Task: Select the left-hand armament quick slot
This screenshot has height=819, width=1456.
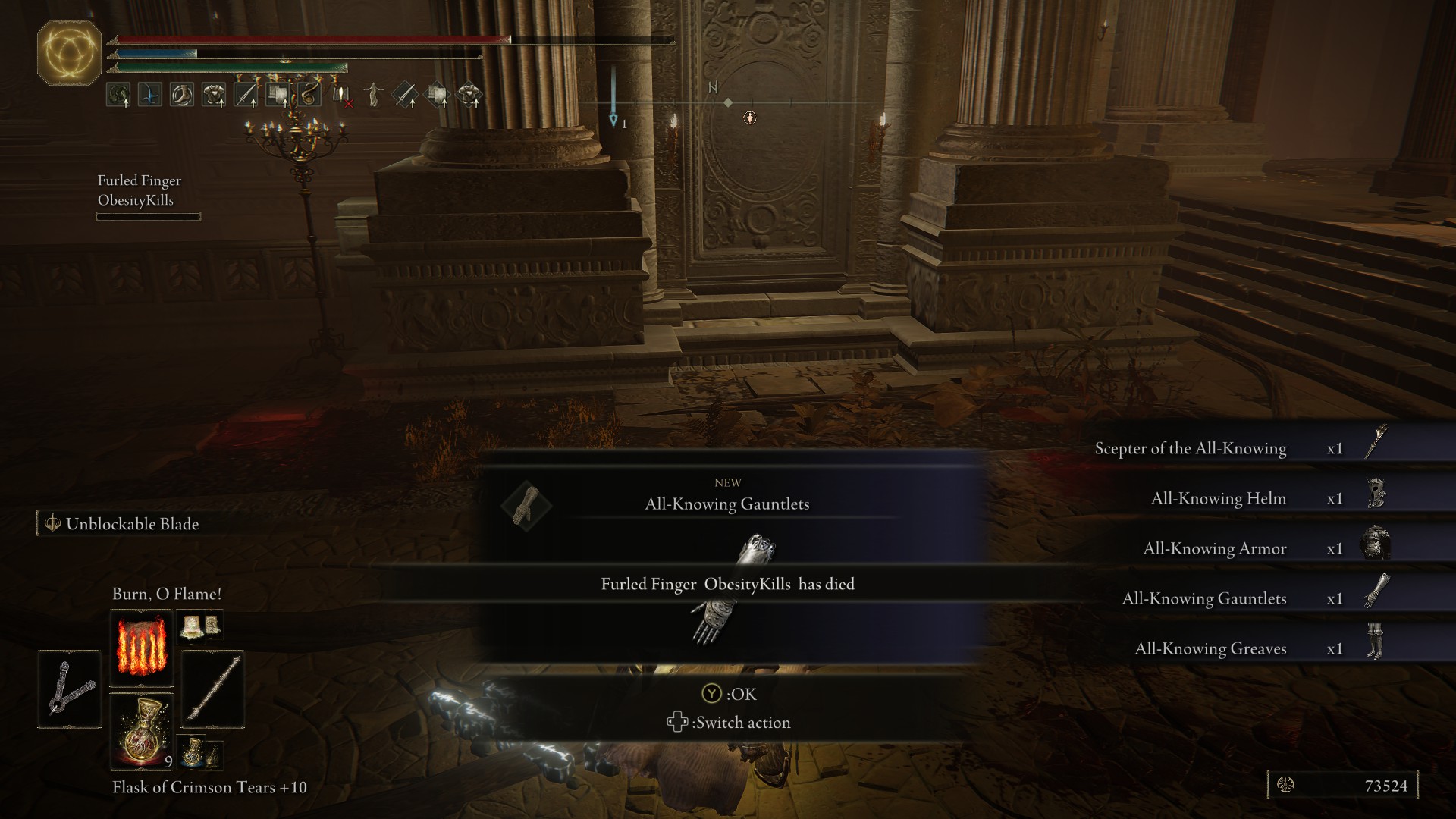Action: point(69,689)
